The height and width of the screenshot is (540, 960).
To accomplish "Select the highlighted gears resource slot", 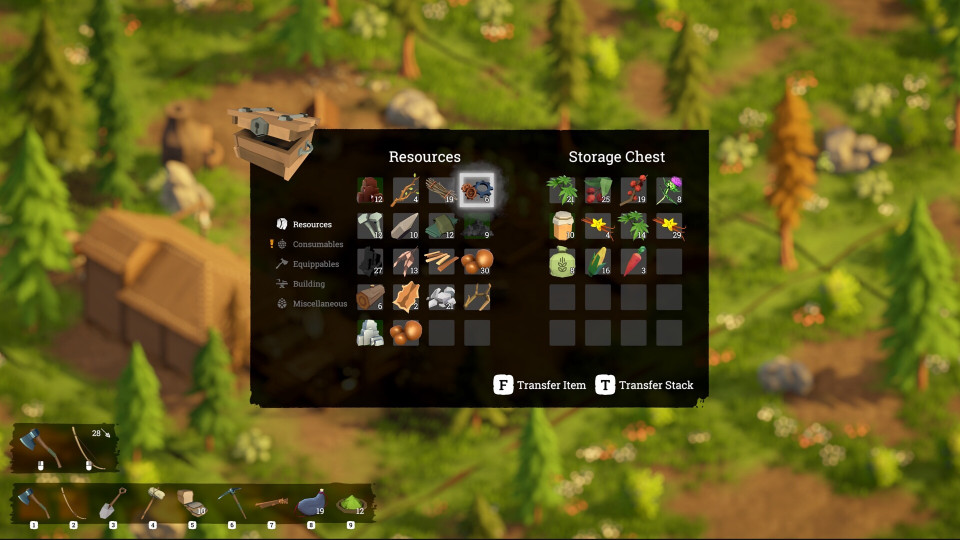I will pos(477,190).
